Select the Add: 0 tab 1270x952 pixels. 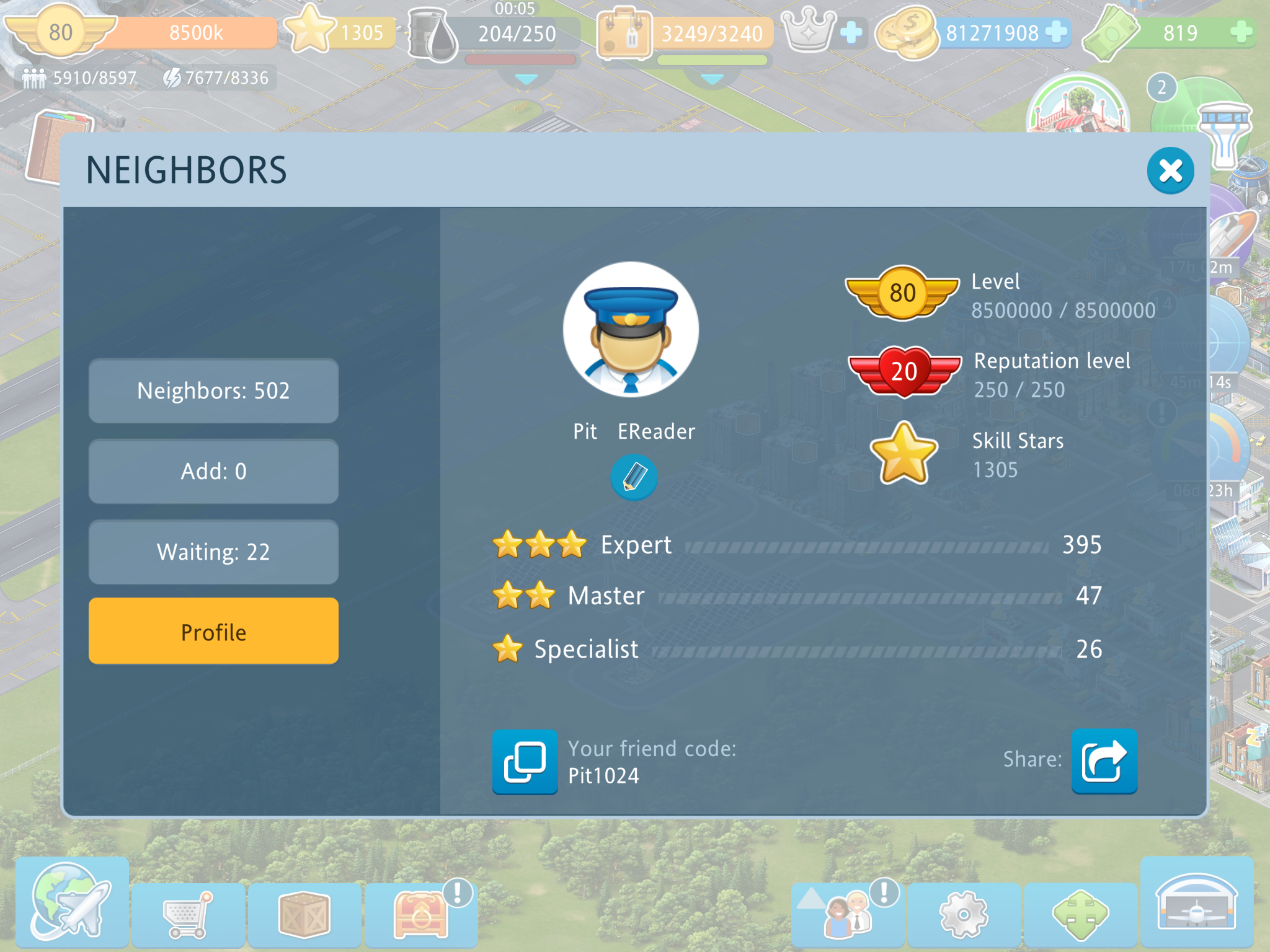(x=213, y=472)
